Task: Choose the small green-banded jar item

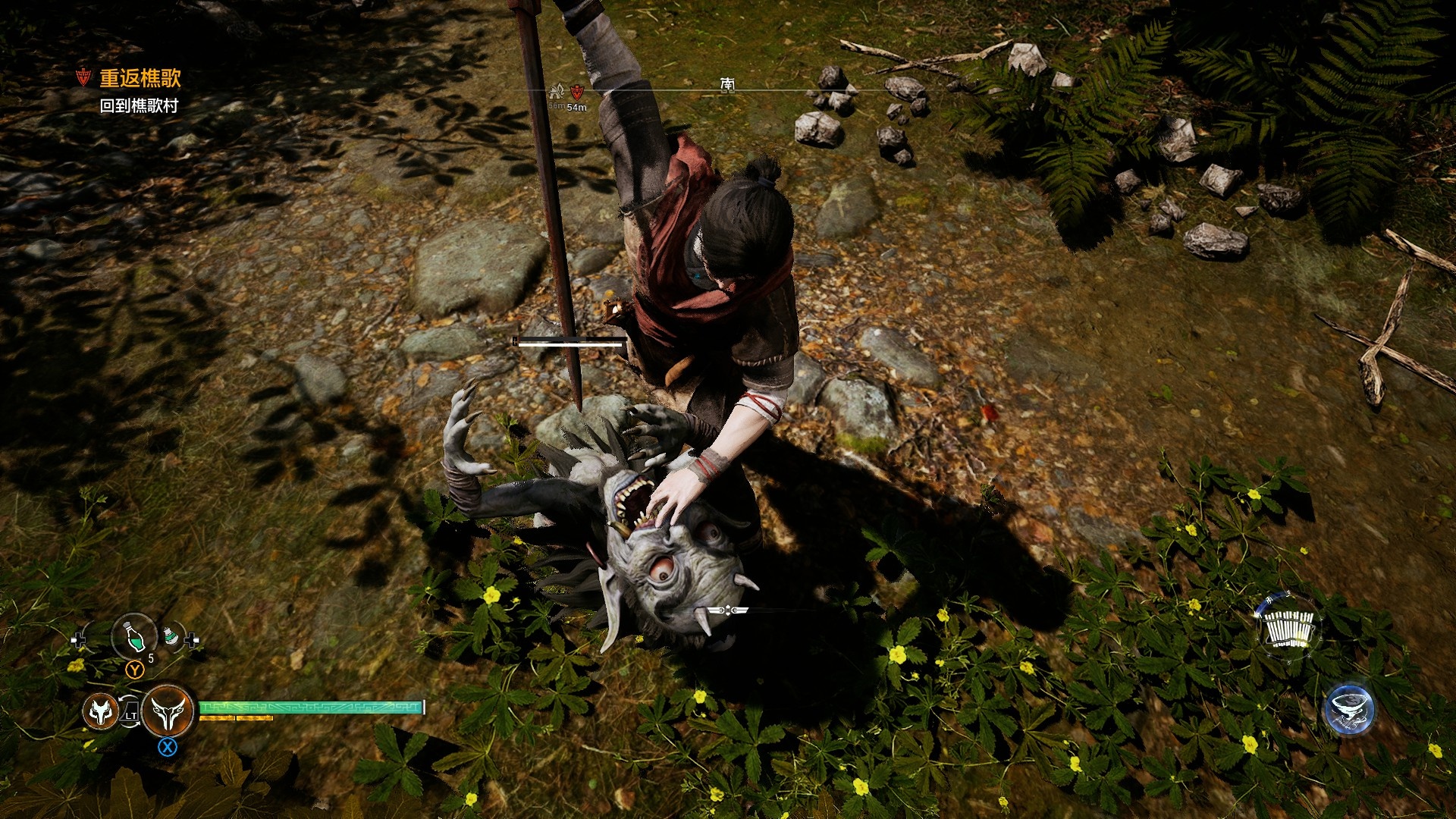Action: coord(174,638)
